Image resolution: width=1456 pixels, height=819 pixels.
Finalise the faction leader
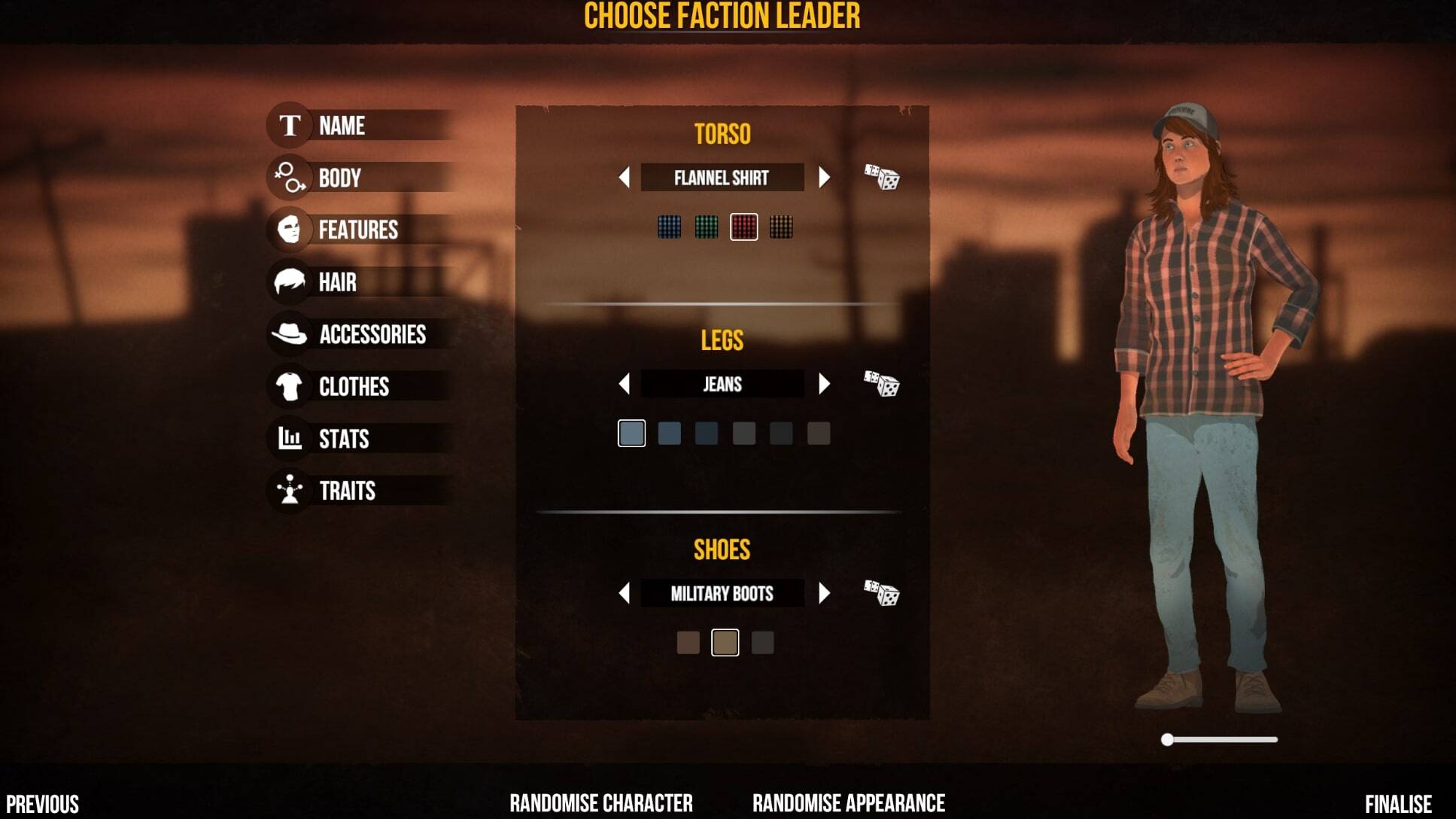click(1397, 803)
